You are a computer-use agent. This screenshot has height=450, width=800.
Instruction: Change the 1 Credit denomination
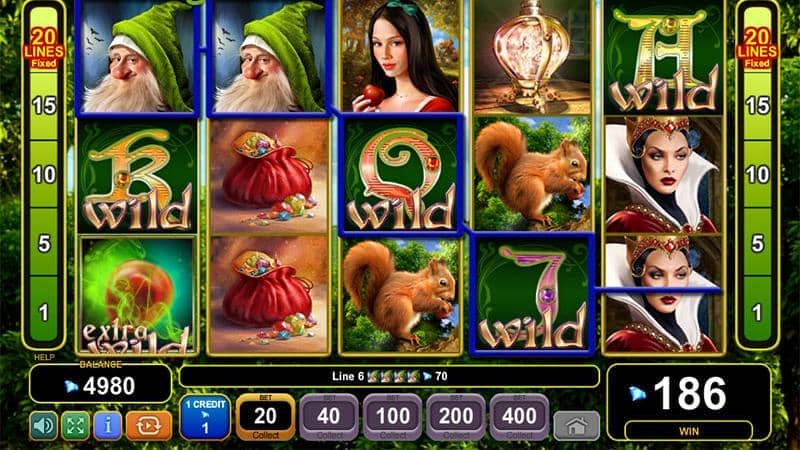coord(205,417)
